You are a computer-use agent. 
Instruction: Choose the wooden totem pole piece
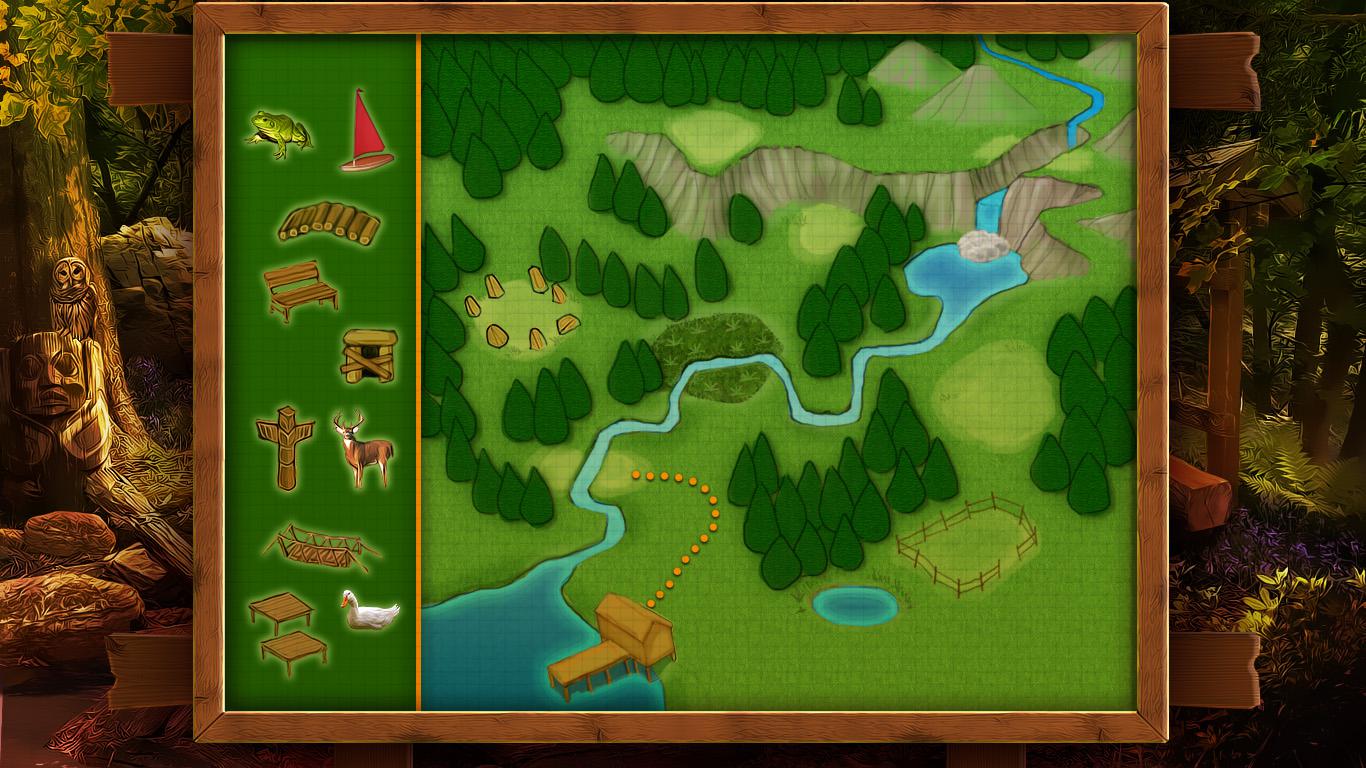click(284, 447)
